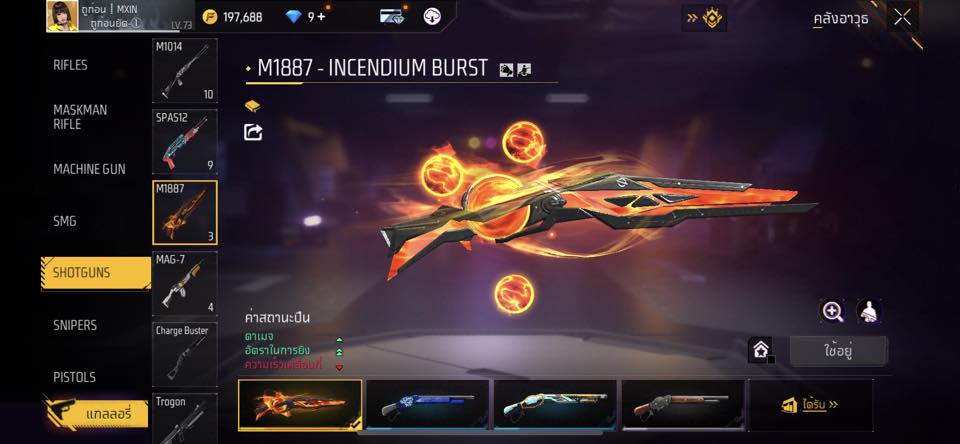Viewport: 960px width, 444px height.
Task: Switch to the Rifles category
Action: pyautogui.click(x=71, y=65)
